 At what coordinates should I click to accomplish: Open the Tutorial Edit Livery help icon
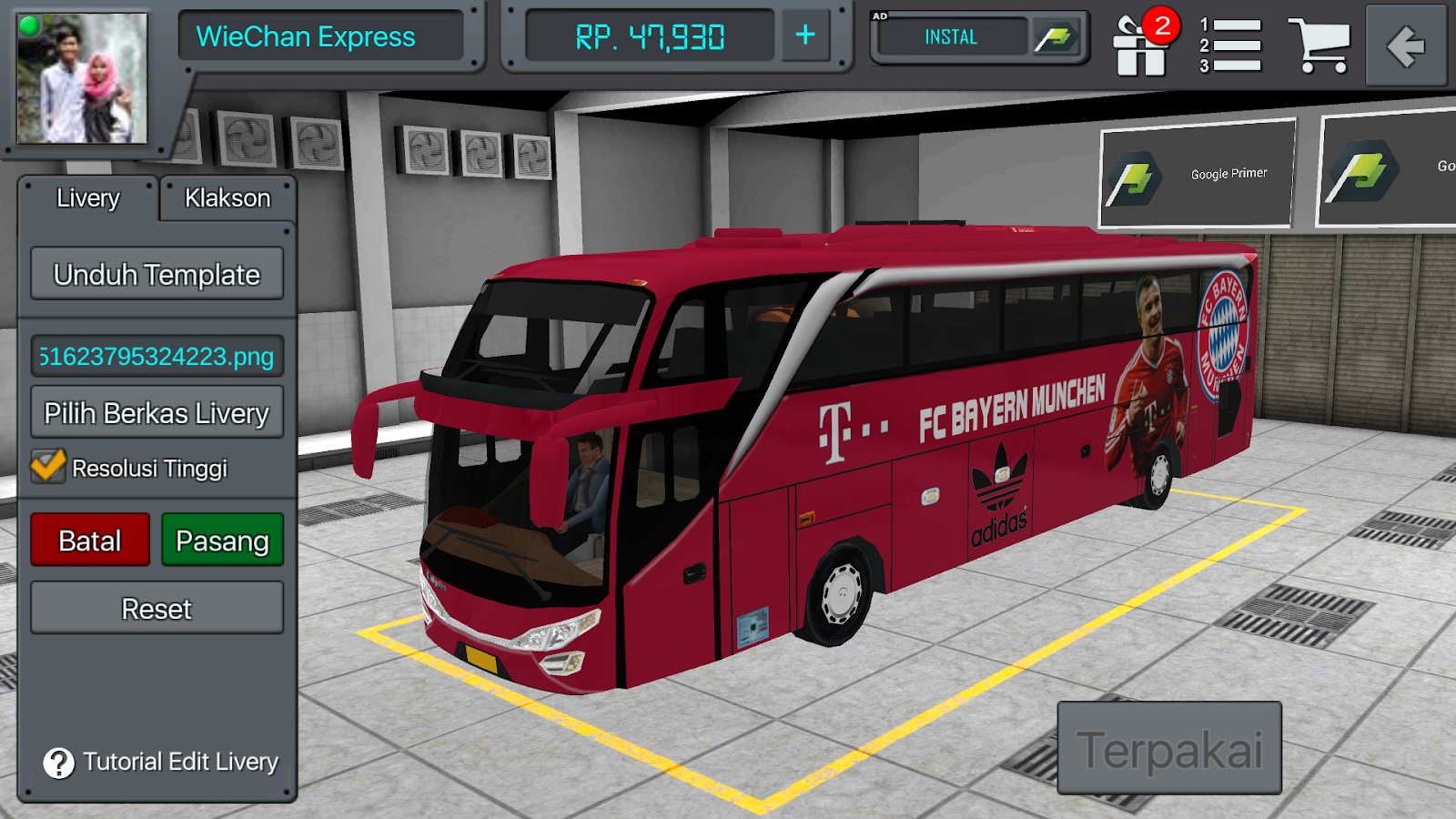(57, 763)
